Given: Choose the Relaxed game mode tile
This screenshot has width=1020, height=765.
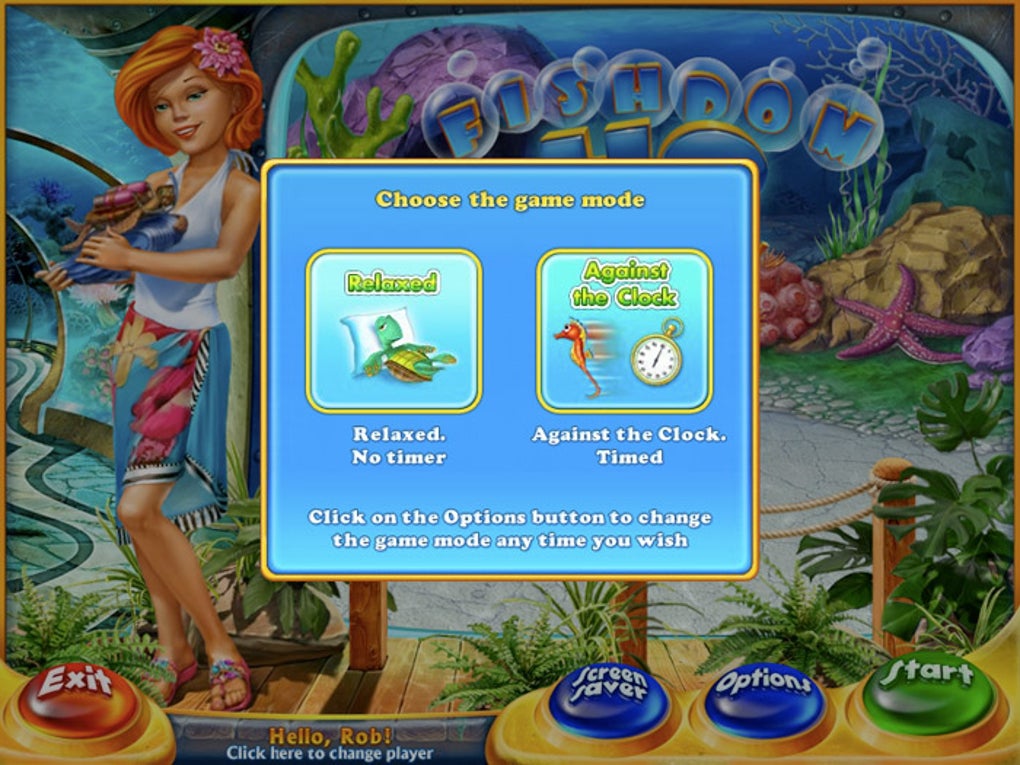Looking at the screenshot, I should coord(394,331).
